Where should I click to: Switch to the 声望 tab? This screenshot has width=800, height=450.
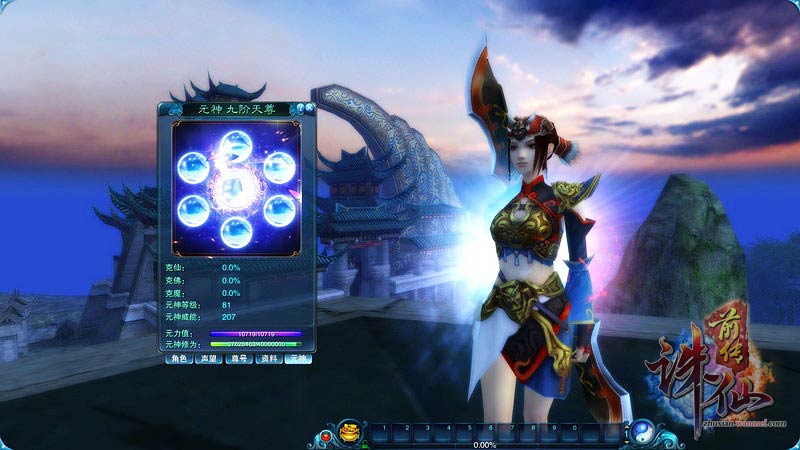(208, 358)
